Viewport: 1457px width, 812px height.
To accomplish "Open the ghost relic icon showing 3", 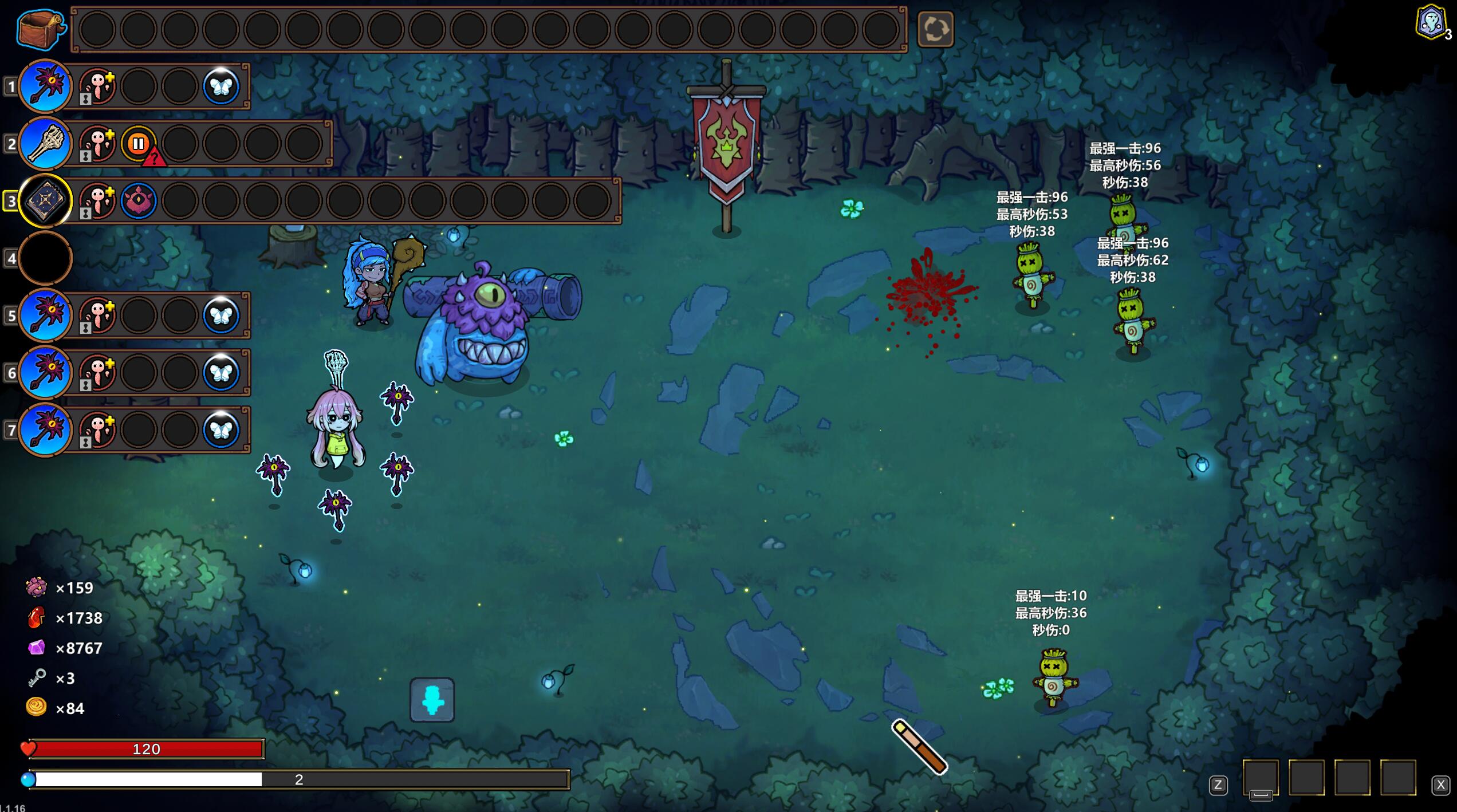I will click(x=1431, y=23).
